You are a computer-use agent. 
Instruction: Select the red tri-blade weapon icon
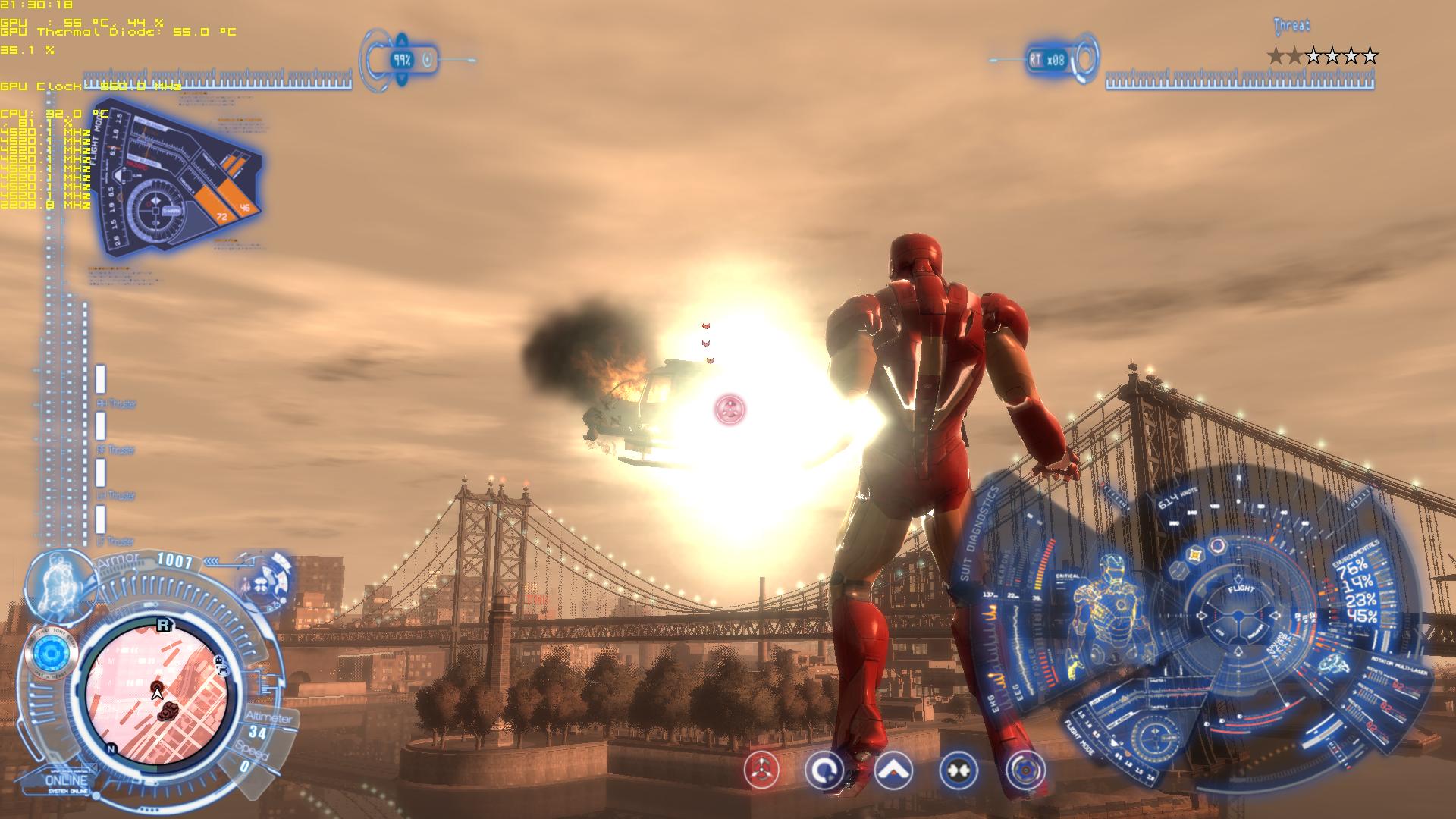761,771
